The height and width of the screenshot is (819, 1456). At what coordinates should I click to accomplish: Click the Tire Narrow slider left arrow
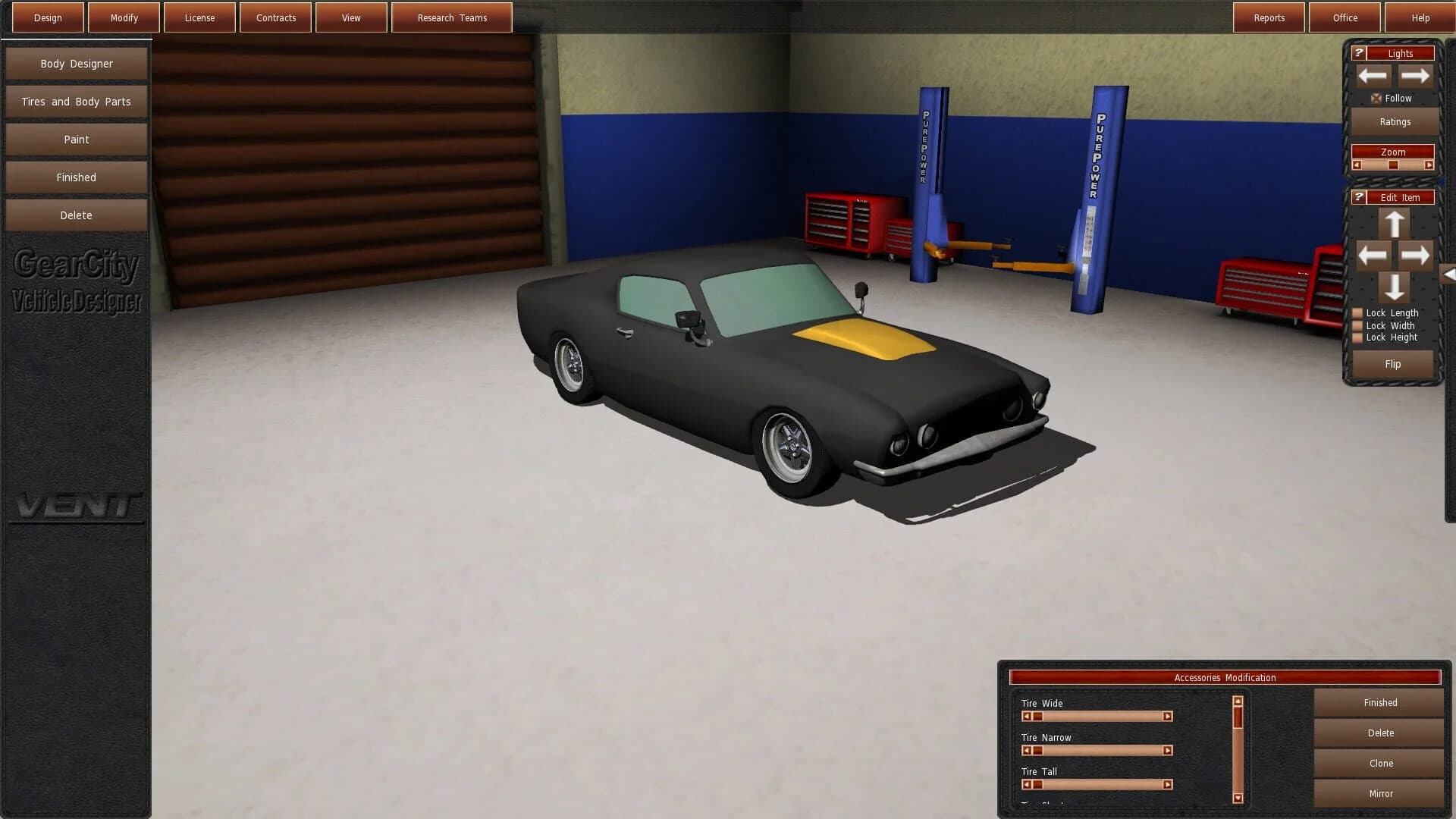click(1028, 750)
